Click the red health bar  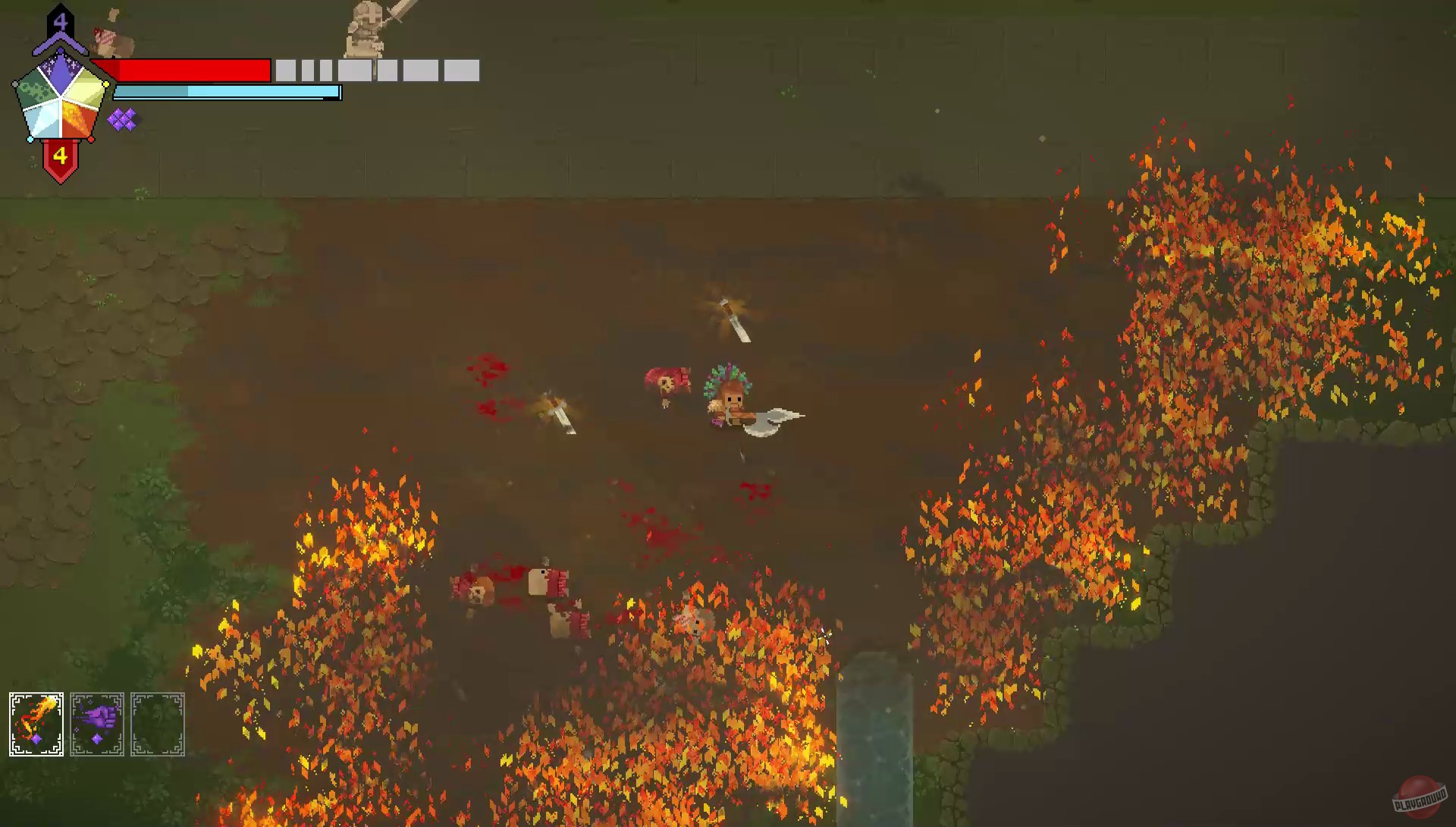tap(193, 70)
